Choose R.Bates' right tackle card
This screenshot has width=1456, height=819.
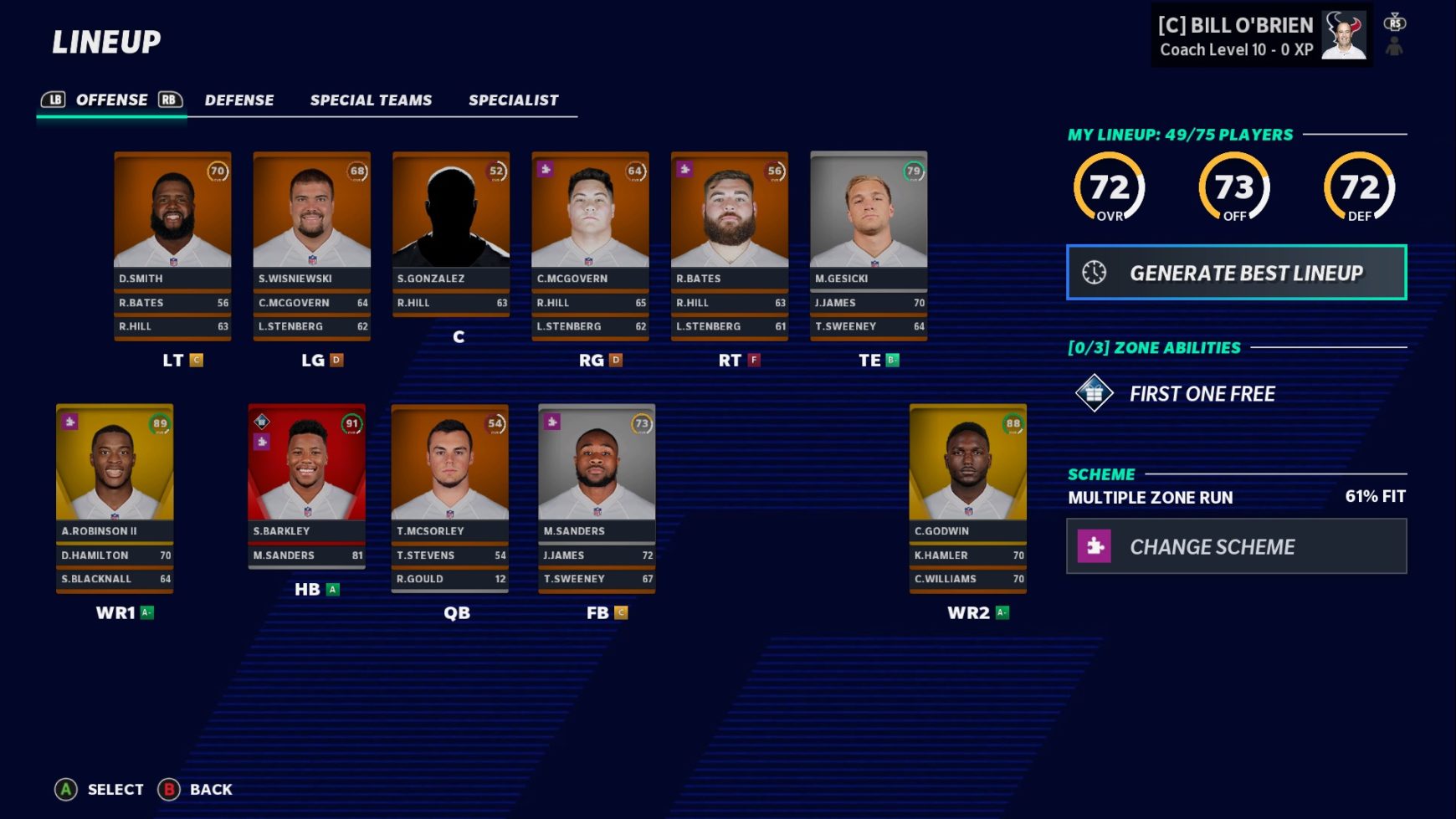[x=730, y=219]
